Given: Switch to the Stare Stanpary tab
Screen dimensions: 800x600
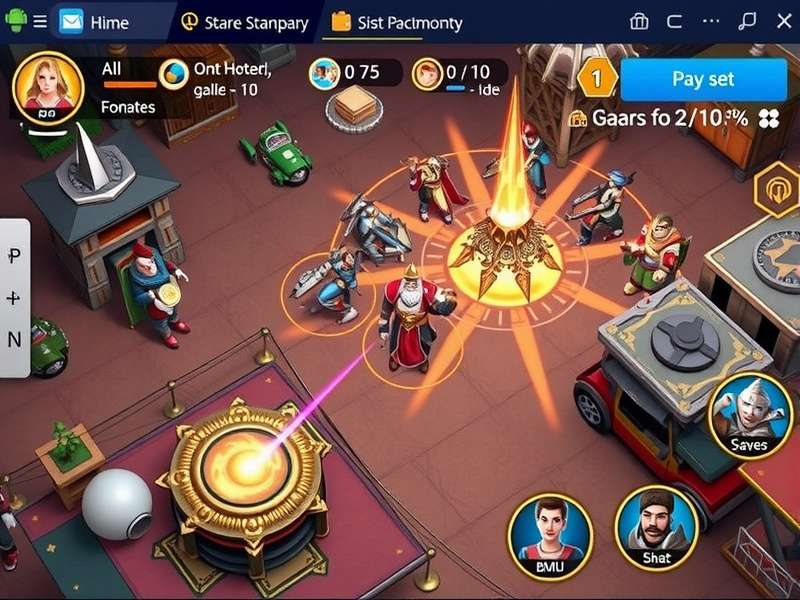Looking at the screenshot, I should 245,22.
